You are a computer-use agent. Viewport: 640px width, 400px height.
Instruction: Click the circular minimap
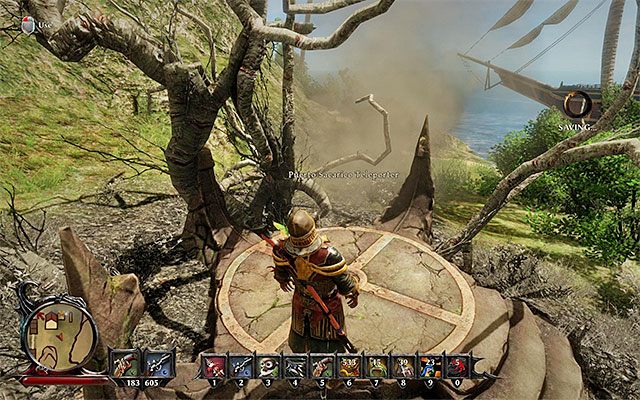(57, 337)
